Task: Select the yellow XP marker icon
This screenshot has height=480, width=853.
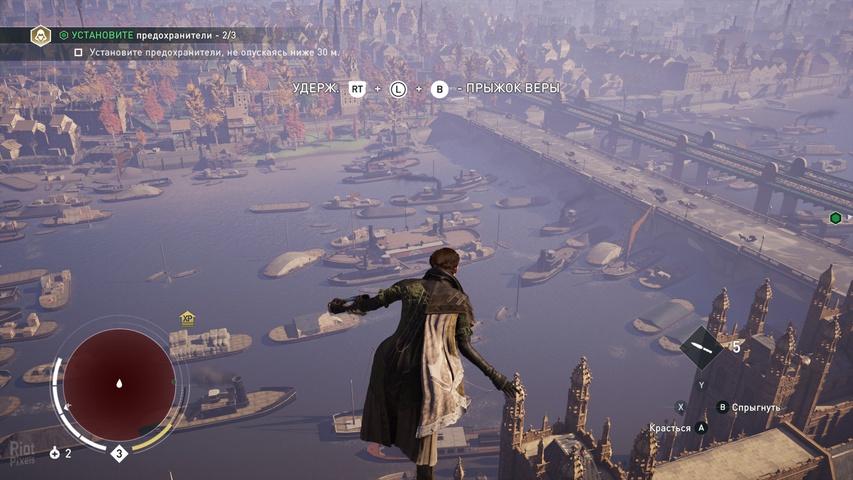Action: [x=186, y=319]
